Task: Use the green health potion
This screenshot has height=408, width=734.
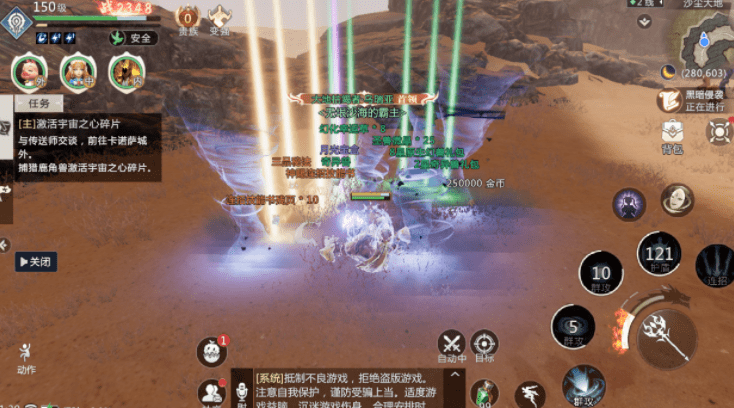Action: (x=484, y=394)
